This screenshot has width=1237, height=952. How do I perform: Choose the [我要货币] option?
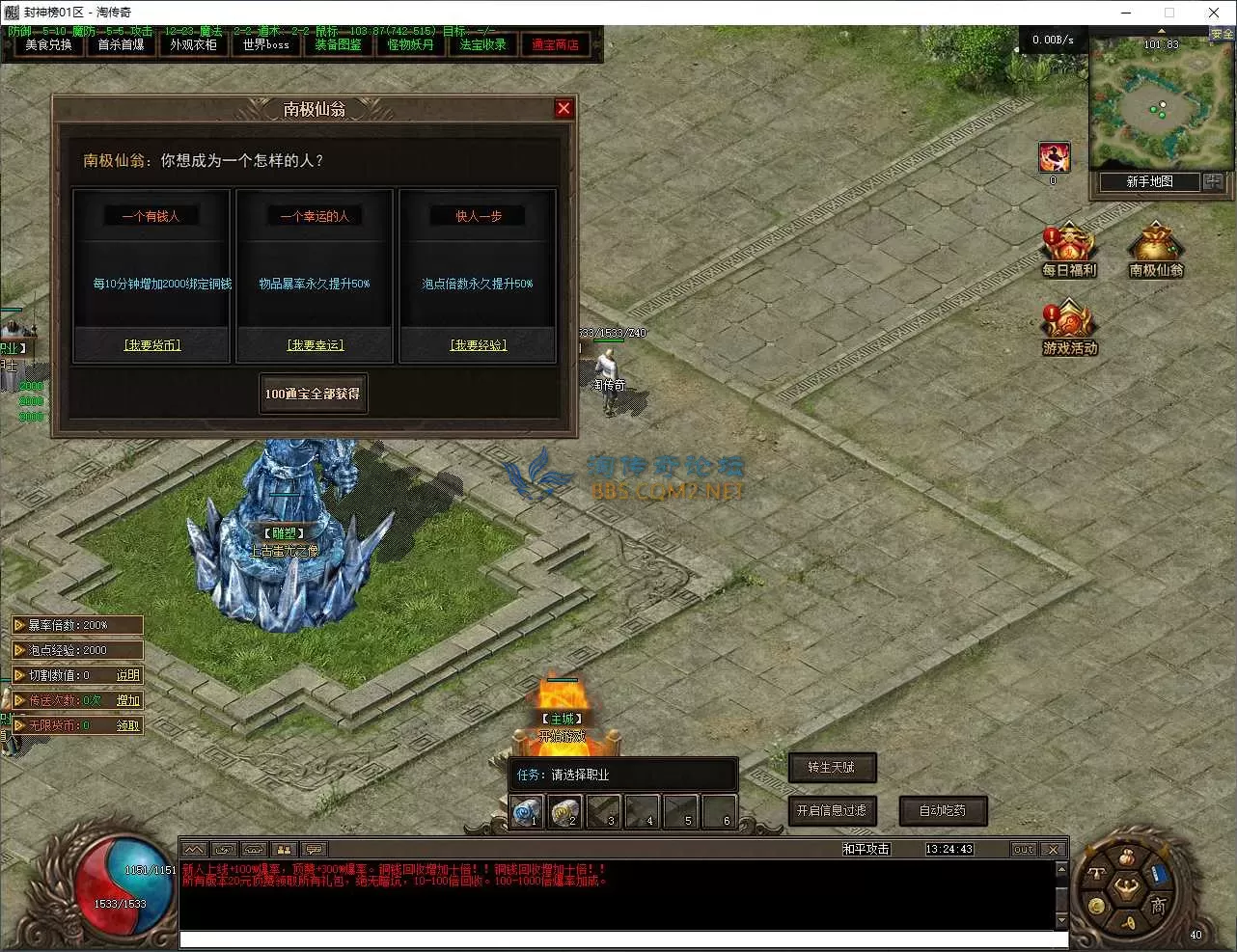[152, 345]
